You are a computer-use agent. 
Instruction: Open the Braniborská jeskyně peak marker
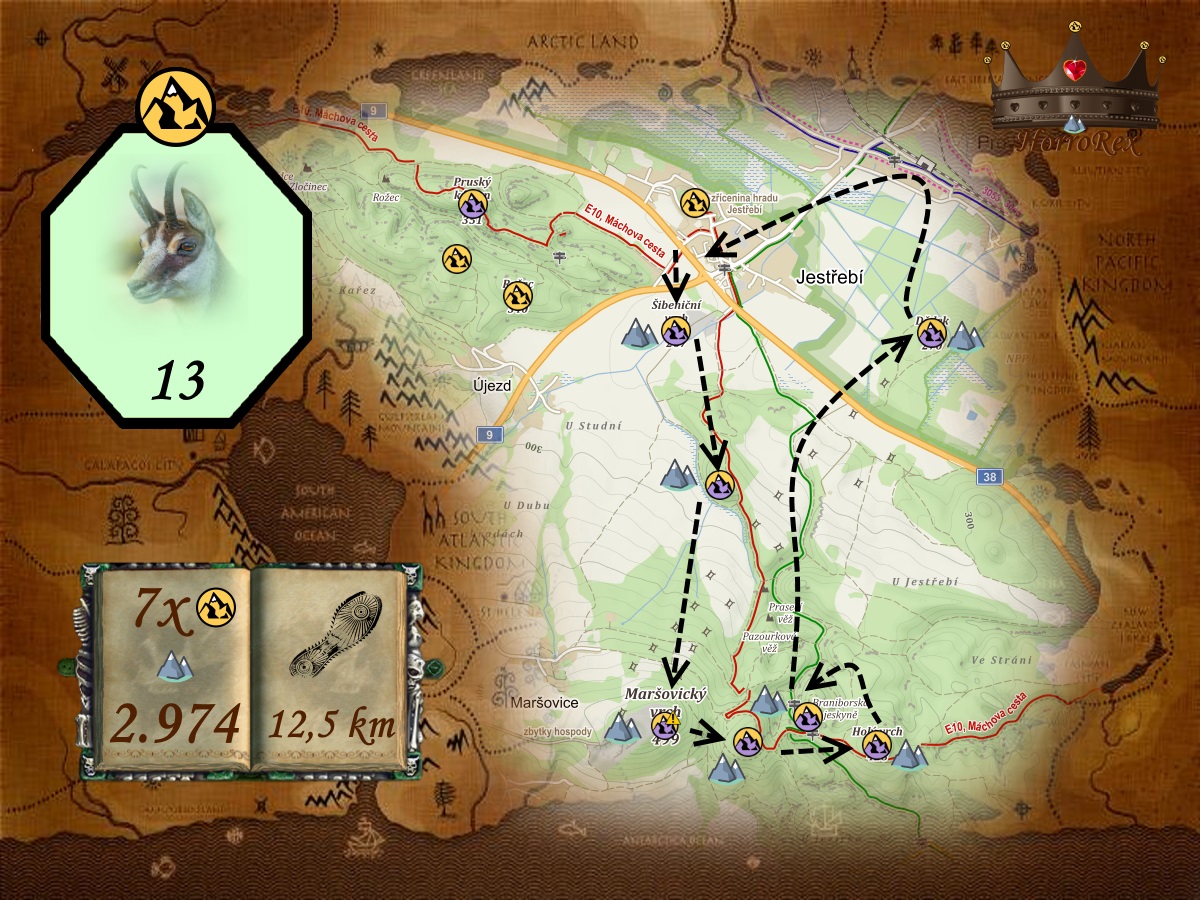point(807,716)
